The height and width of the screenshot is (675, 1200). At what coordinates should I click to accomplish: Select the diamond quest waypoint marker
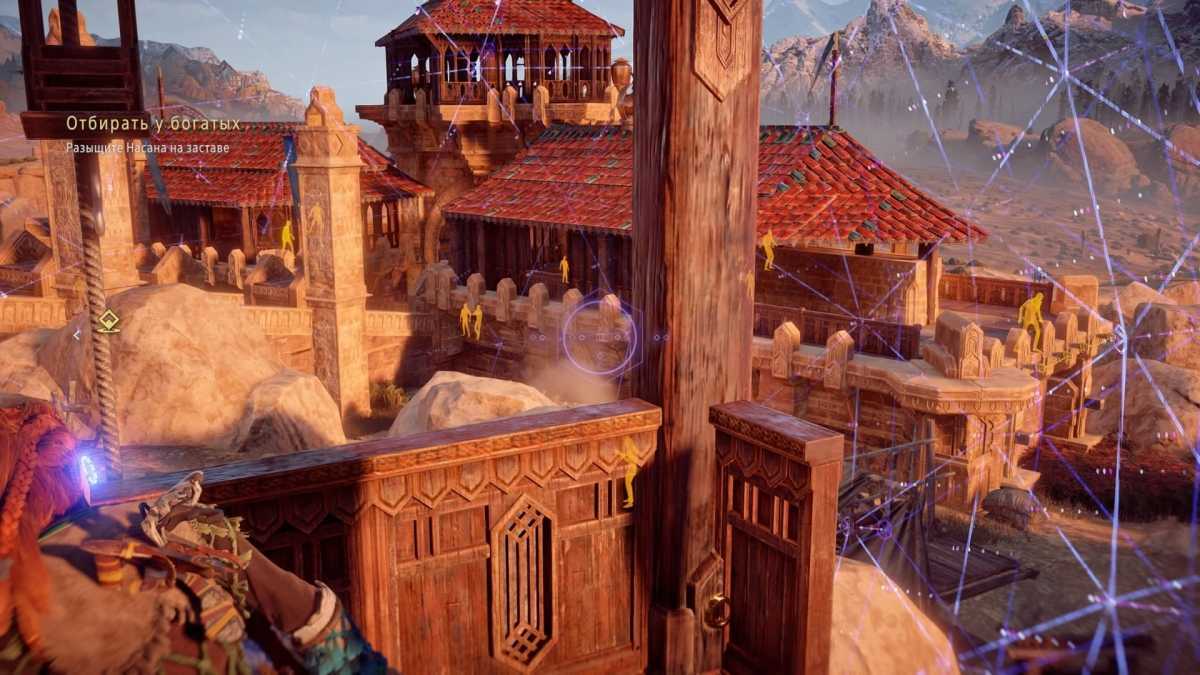pos(108,321)
